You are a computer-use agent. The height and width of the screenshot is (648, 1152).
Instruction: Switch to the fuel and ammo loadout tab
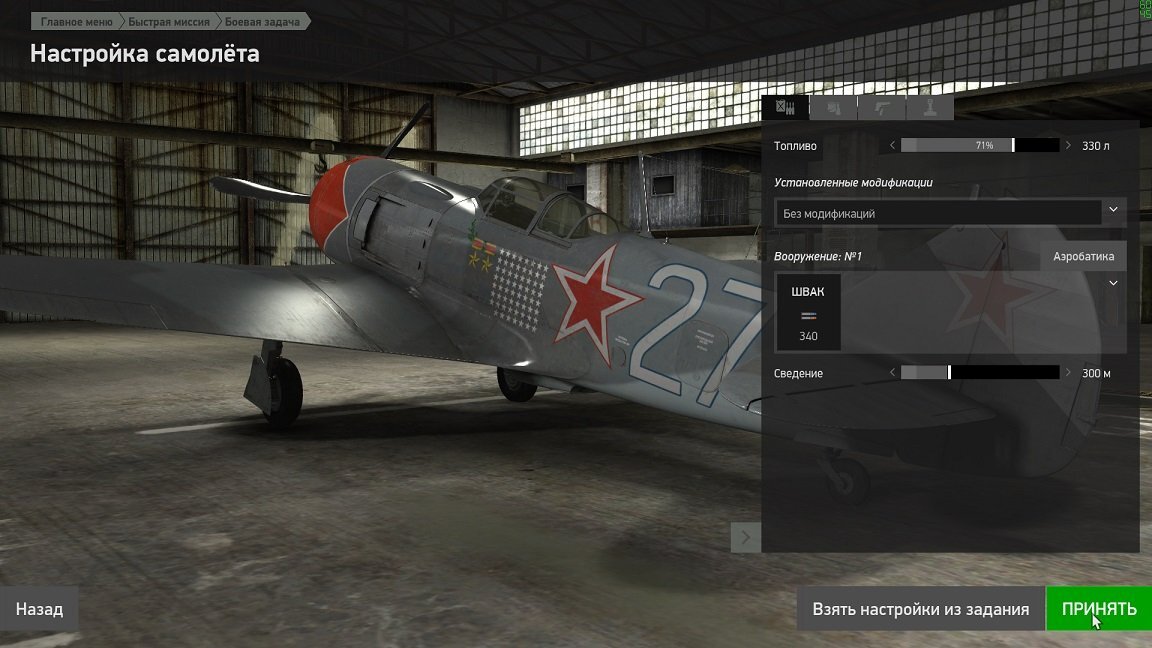click(785, 107)
